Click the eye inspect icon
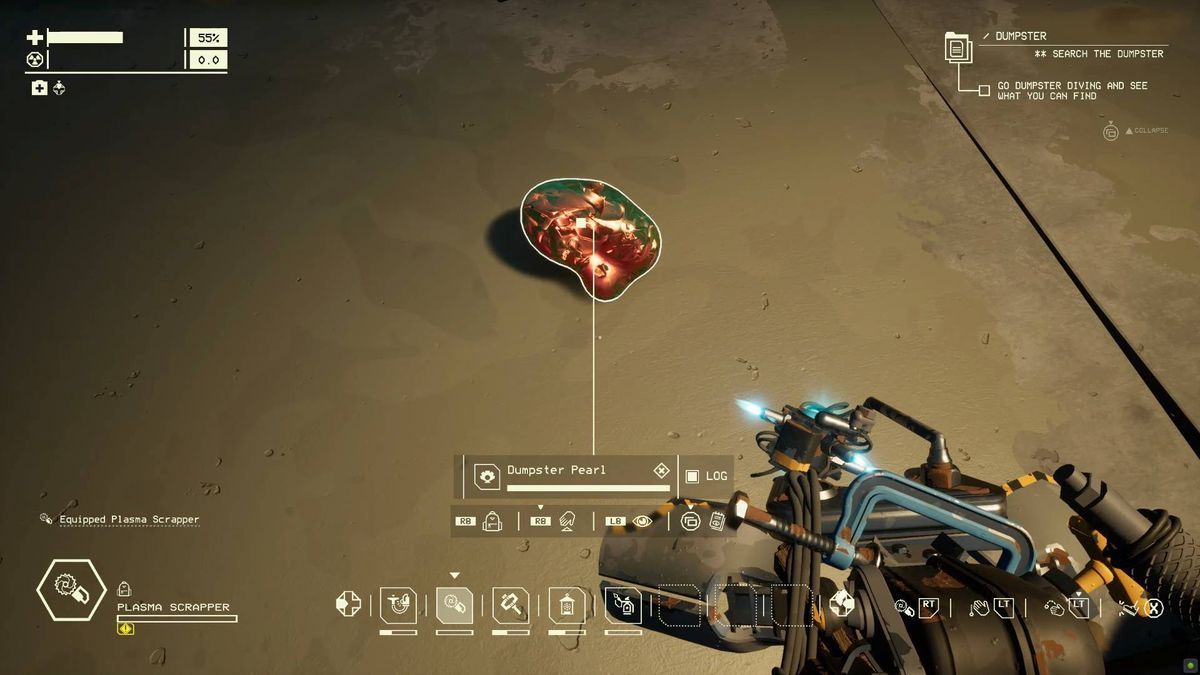 point(642,521)
